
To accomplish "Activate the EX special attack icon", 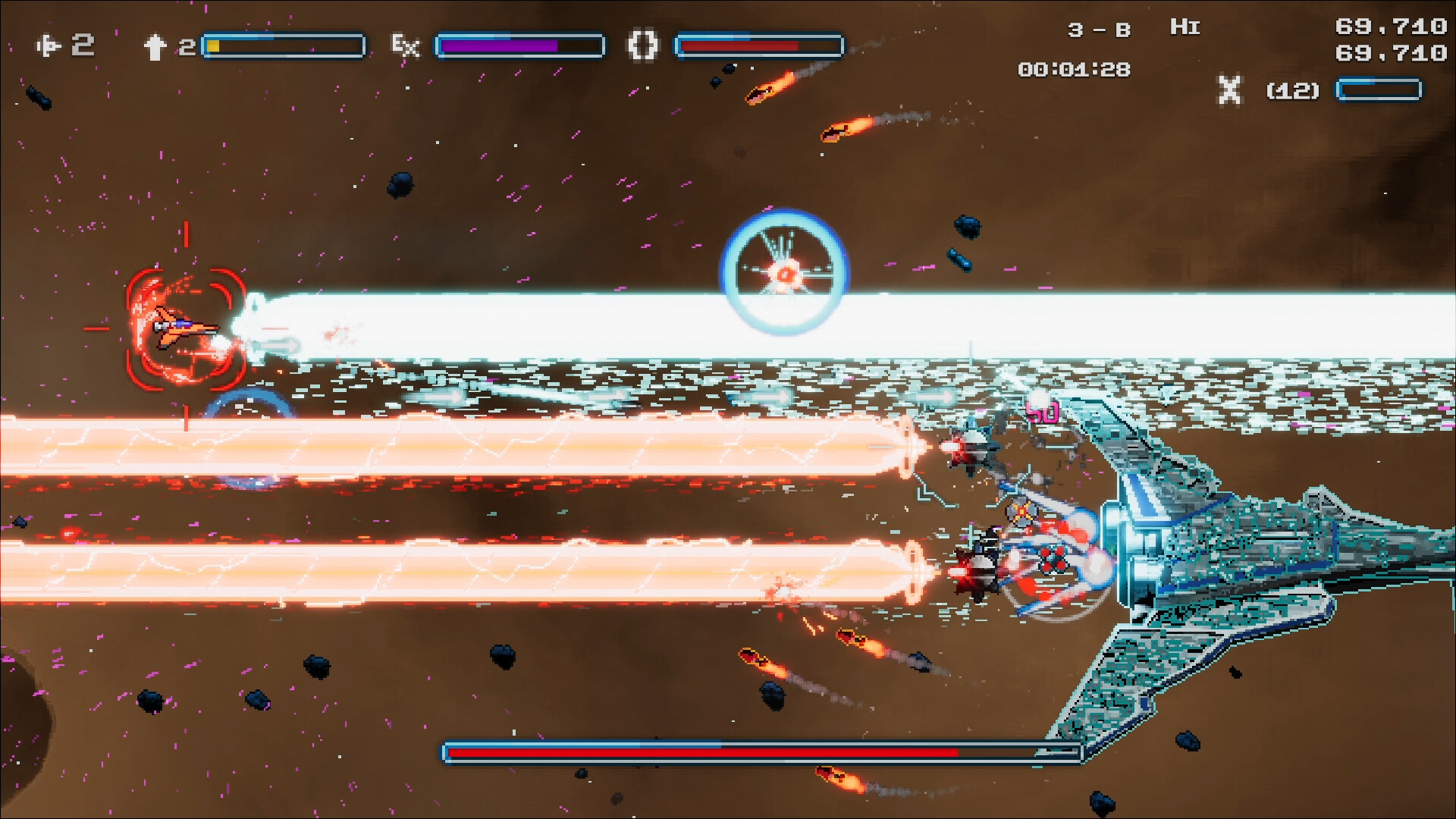I will 405,46.
